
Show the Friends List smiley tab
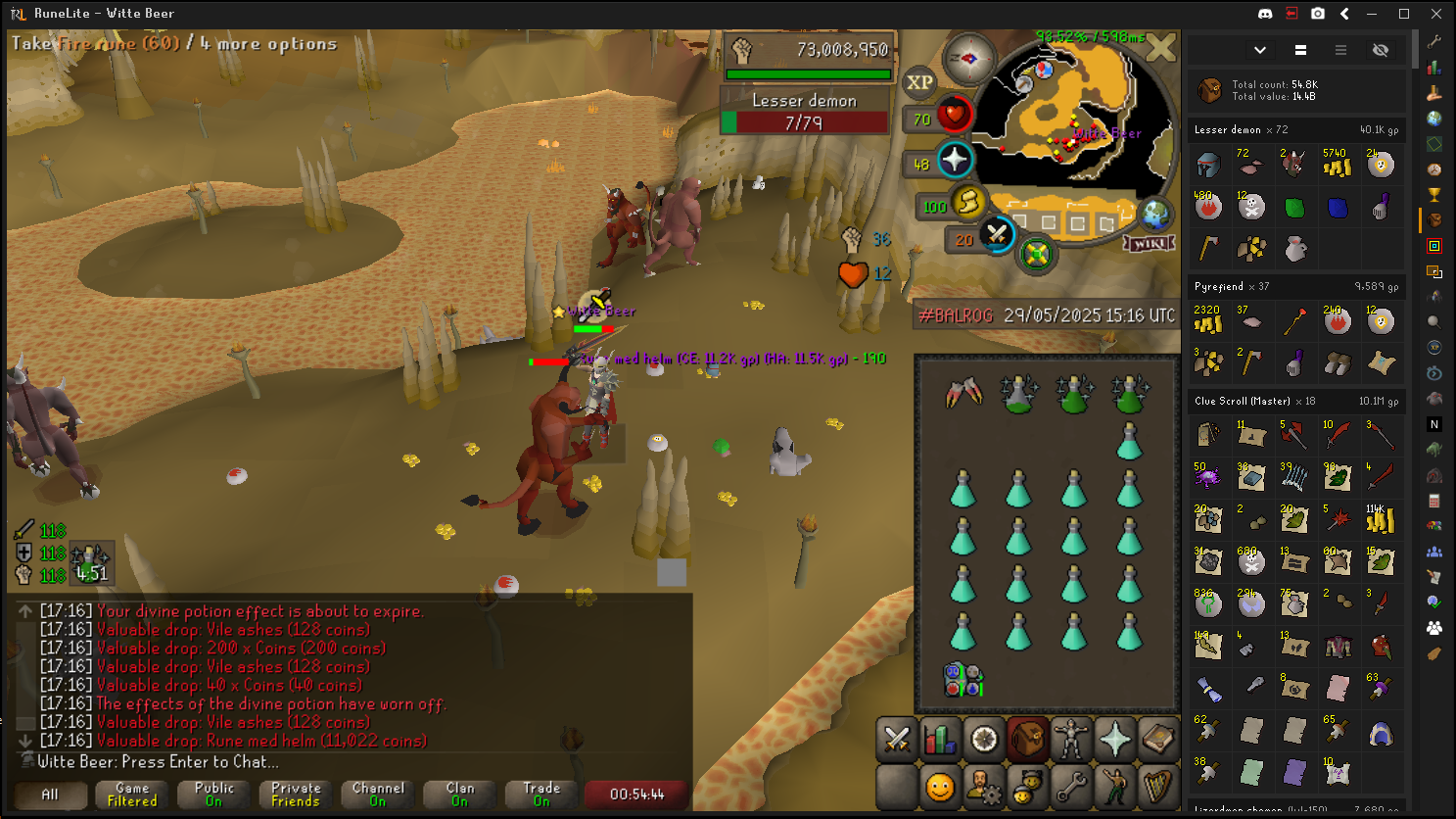point(940,787)
